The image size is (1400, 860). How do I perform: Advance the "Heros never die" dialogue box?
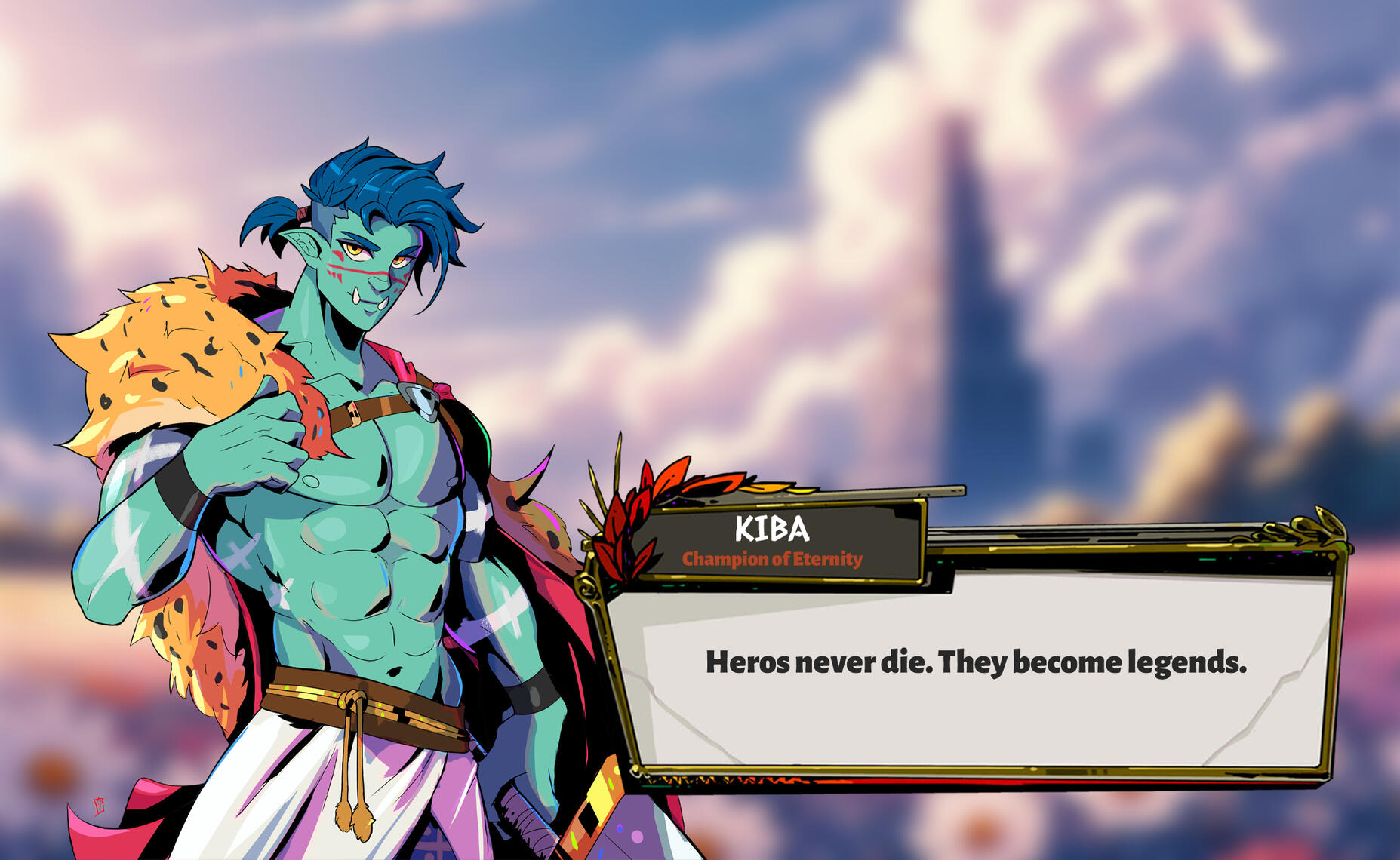(x=975, y=664)
